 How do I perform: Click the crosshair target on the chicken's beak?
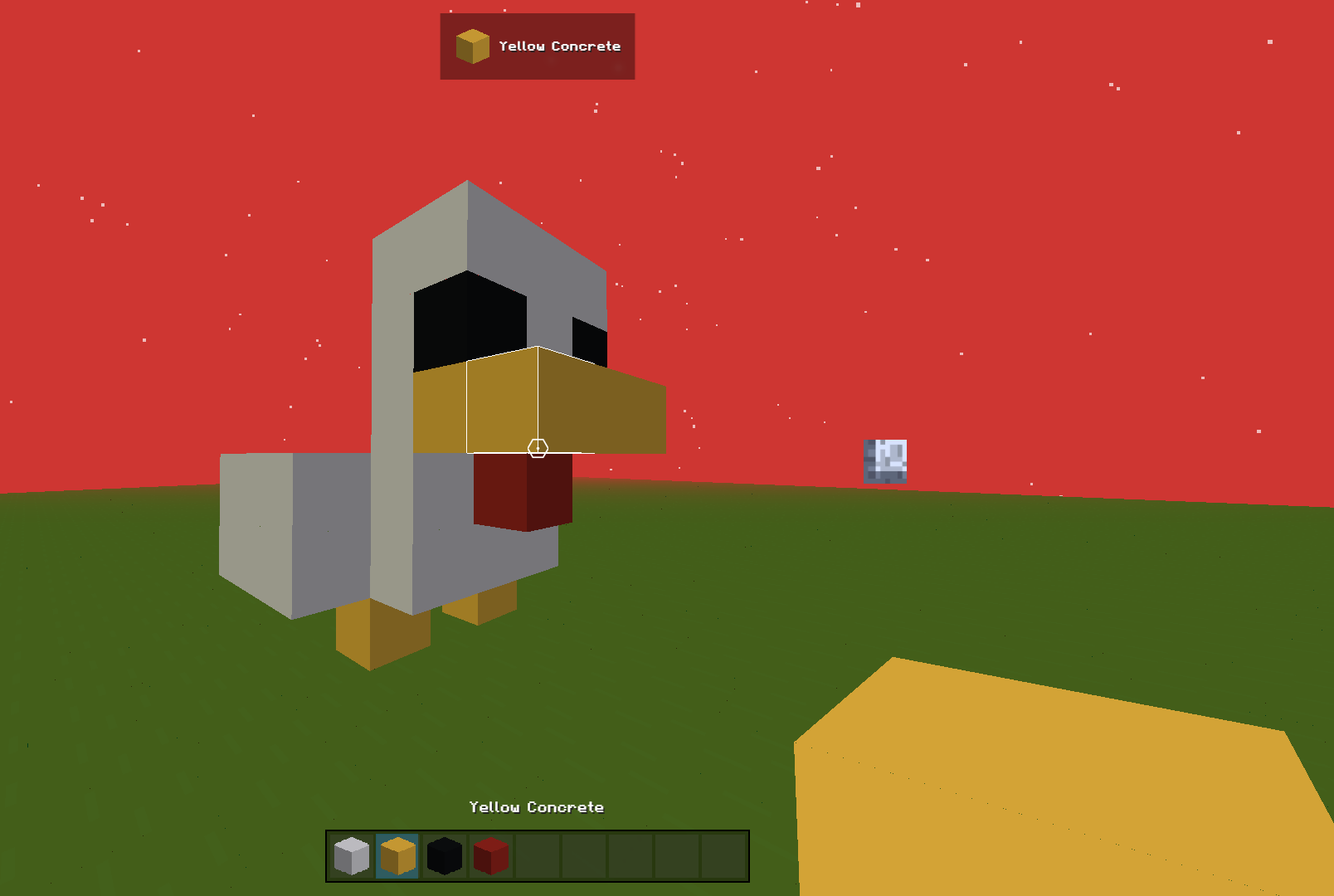click(538, 447)
